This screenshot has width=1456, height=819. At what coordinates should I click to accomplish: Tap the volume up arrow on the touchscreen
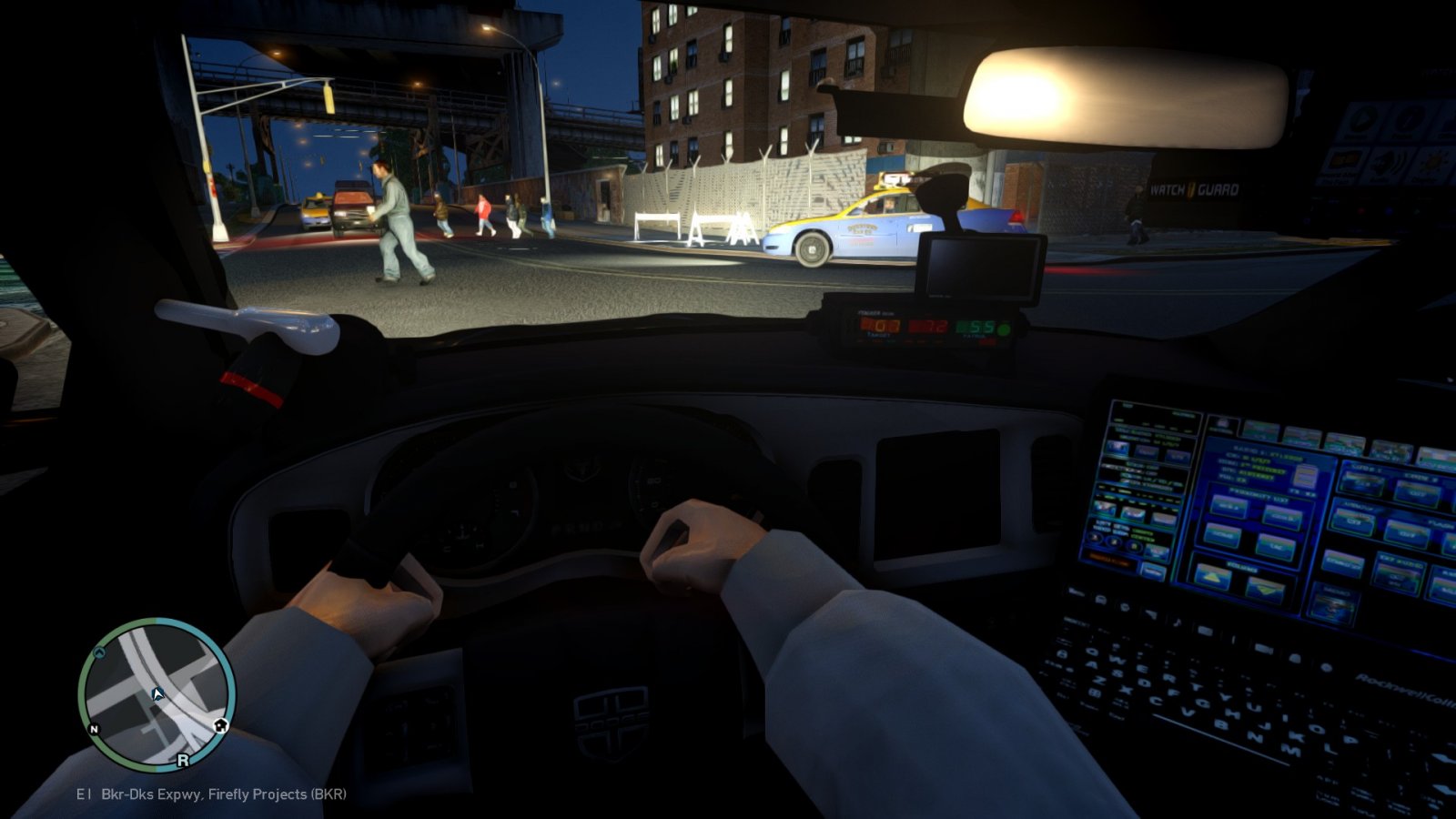(1212, 578)
